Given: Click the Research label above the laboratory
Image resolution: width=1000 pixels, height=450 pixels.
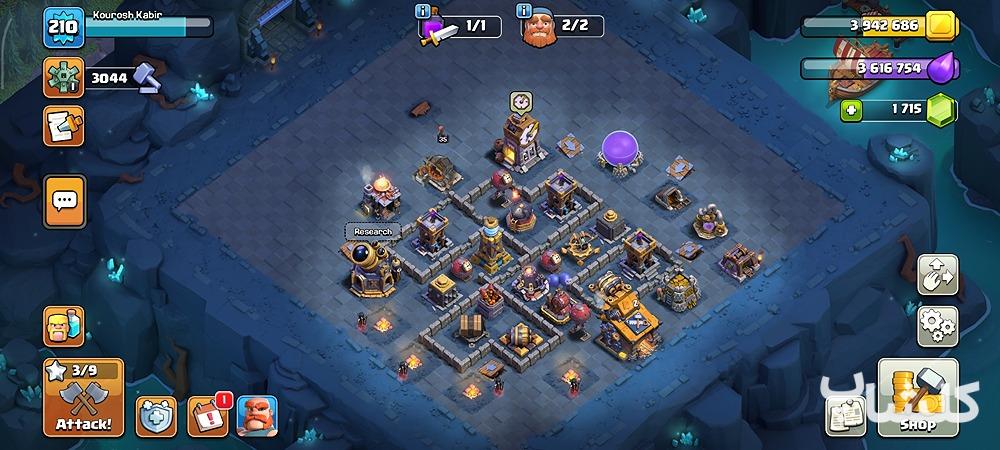Looking at the screenshot, I should tap(371, 231).
